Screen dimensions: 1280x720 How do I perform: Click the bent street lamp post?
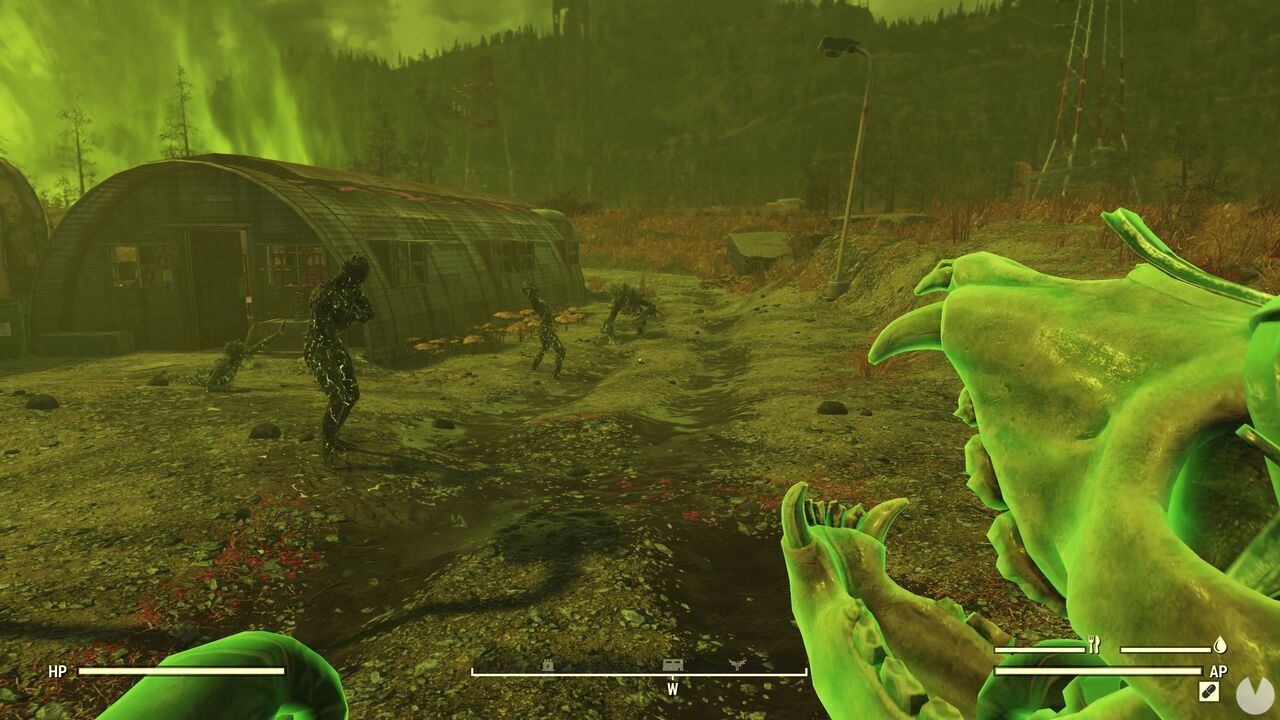855,160
